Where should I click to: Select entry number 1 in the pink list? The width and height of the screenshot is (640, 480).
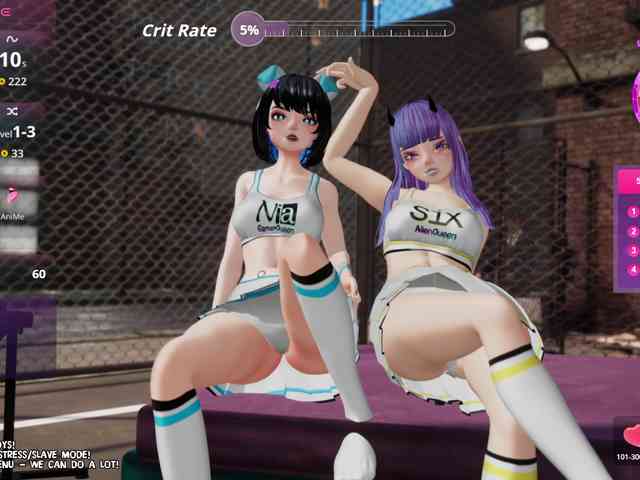coord(632,212)
